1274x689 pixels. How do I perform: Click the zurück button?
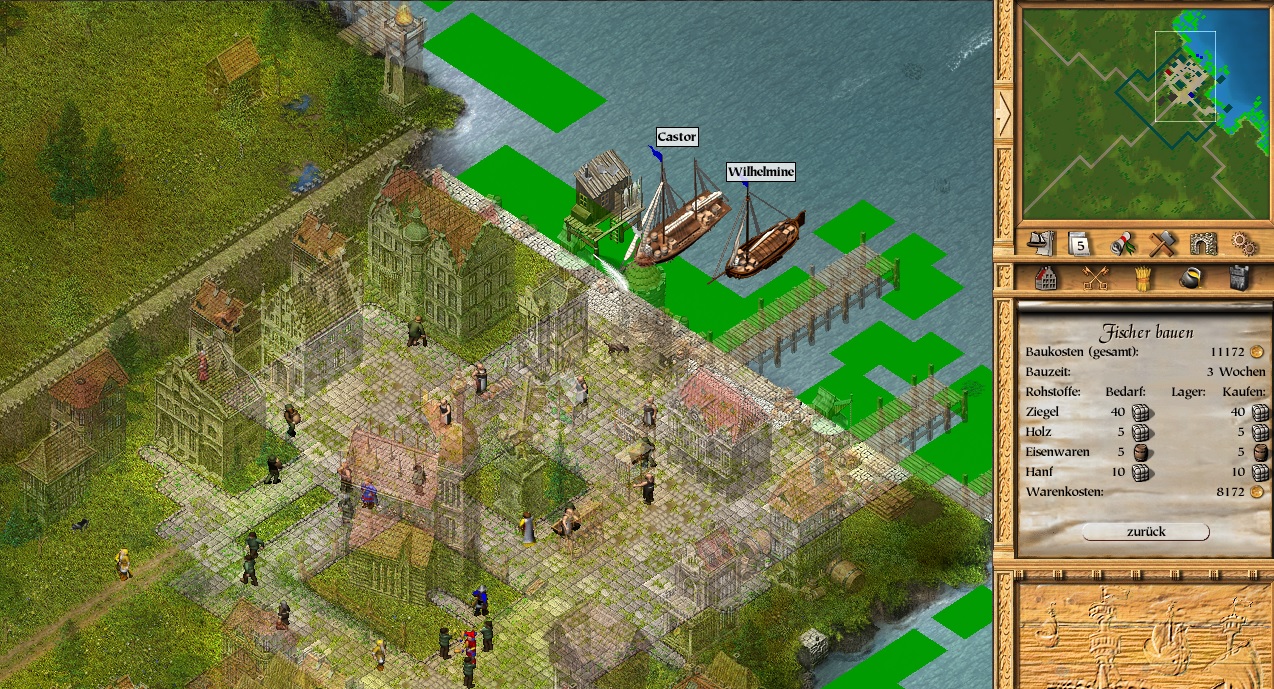1145,532
